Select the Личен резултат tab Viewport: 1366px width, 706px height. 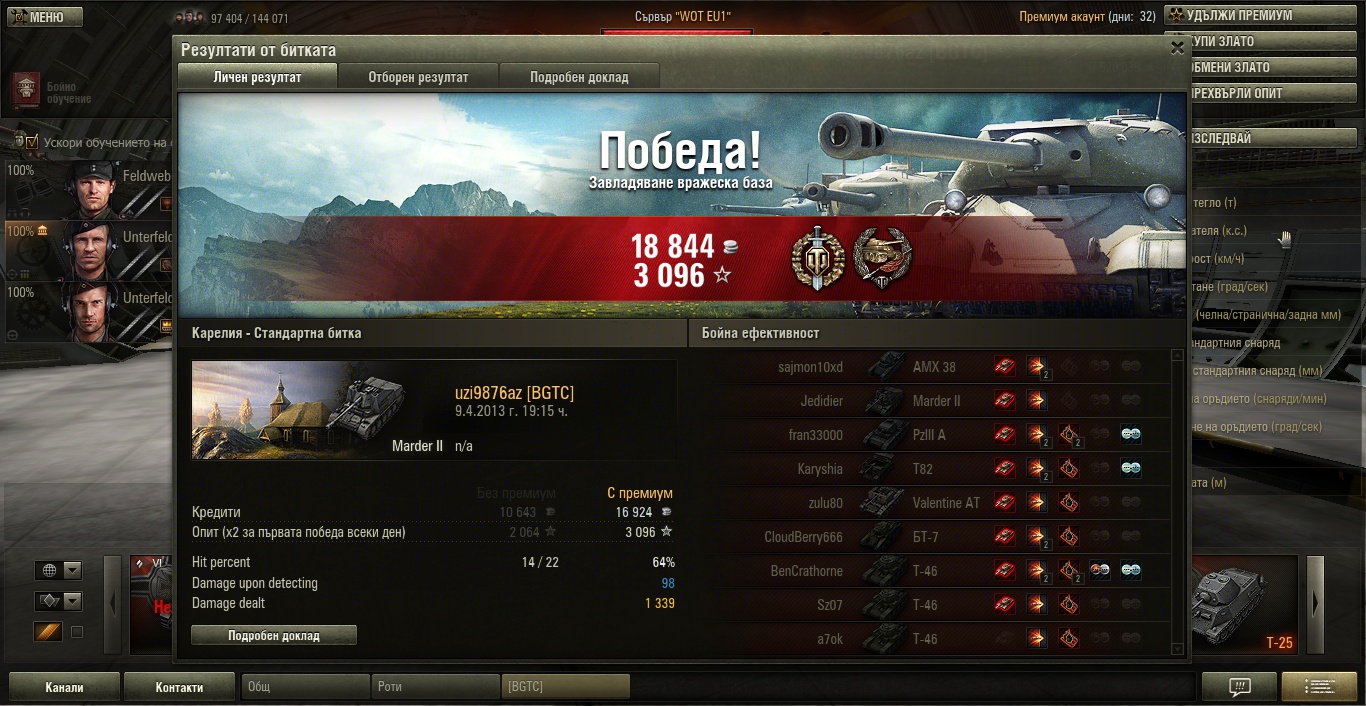click(x=257, y=77)
